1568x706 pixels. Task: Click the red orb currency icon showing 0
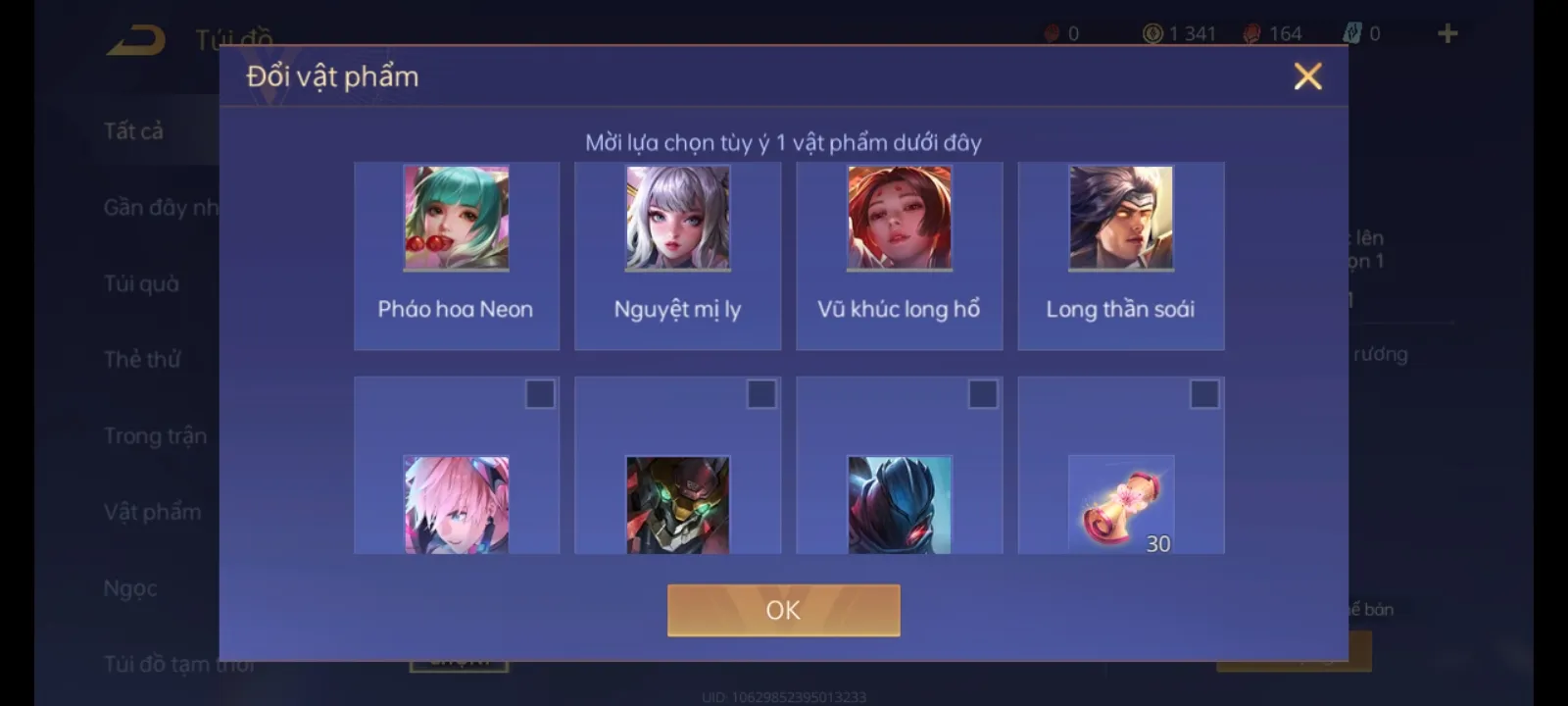point(1053,31)
